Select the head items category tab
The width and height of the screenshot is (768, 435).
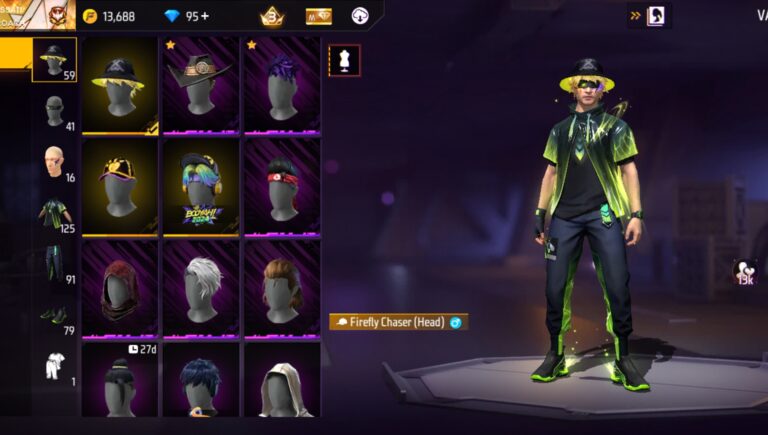click(54, 60)
